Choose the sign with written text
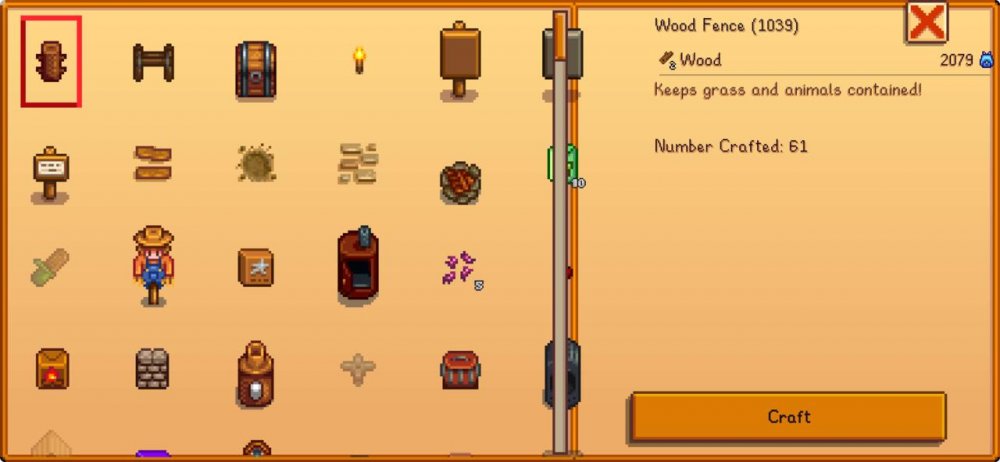The image size is (1000, 462). pos(50,173)
